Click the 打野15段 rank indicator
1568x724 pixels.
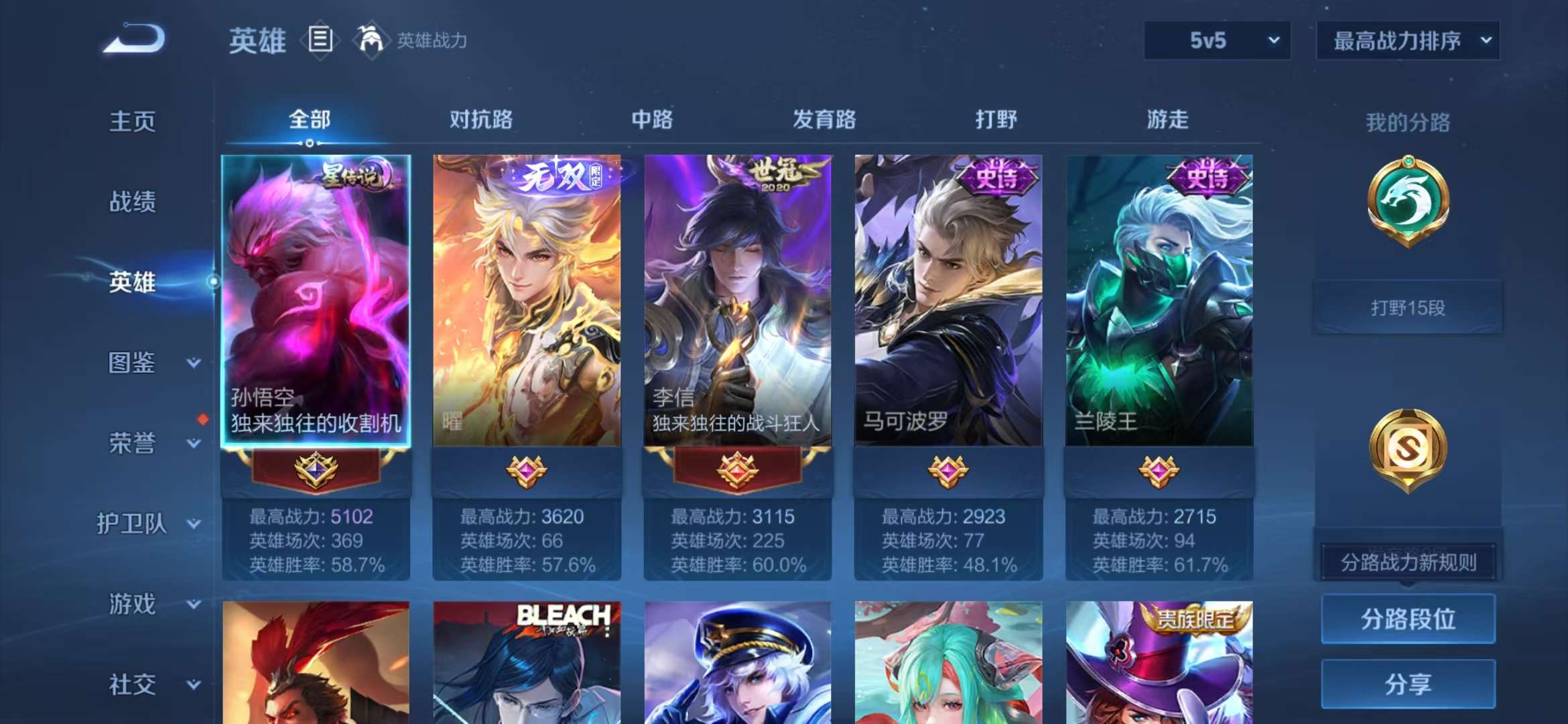[x=1410, y=307]
